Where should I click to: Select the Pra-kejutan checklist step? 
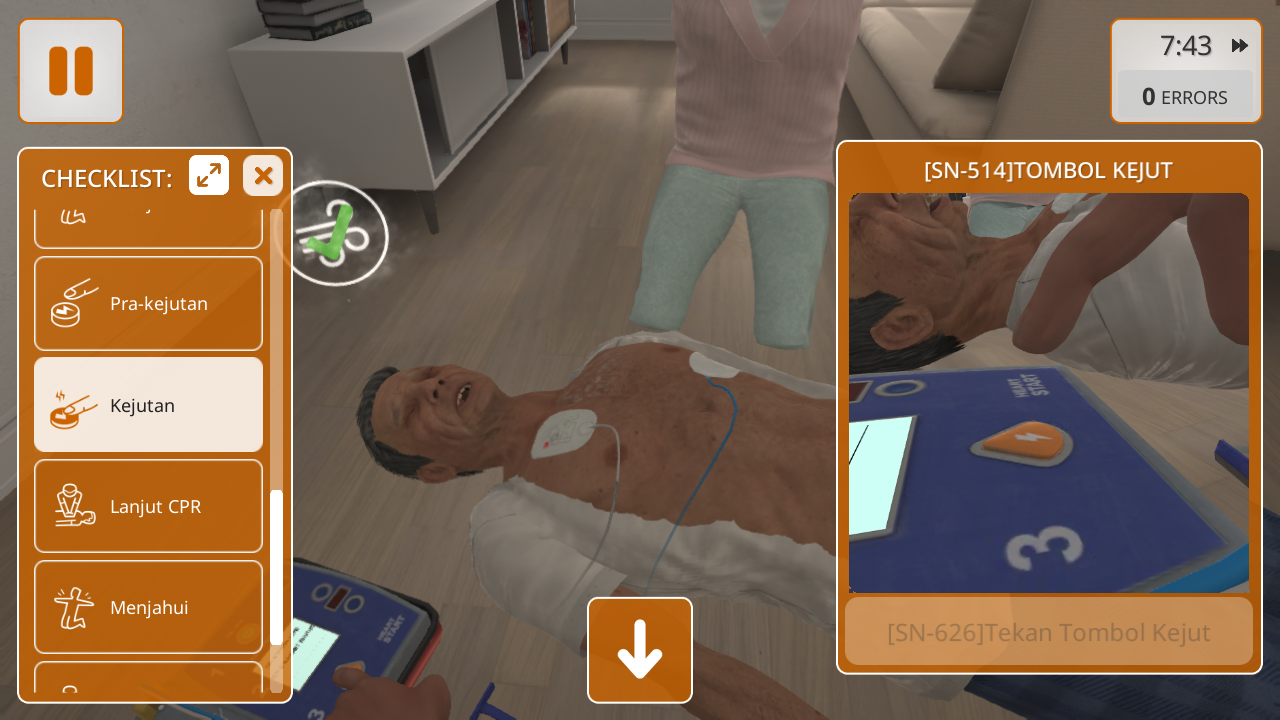coord(149,304)
